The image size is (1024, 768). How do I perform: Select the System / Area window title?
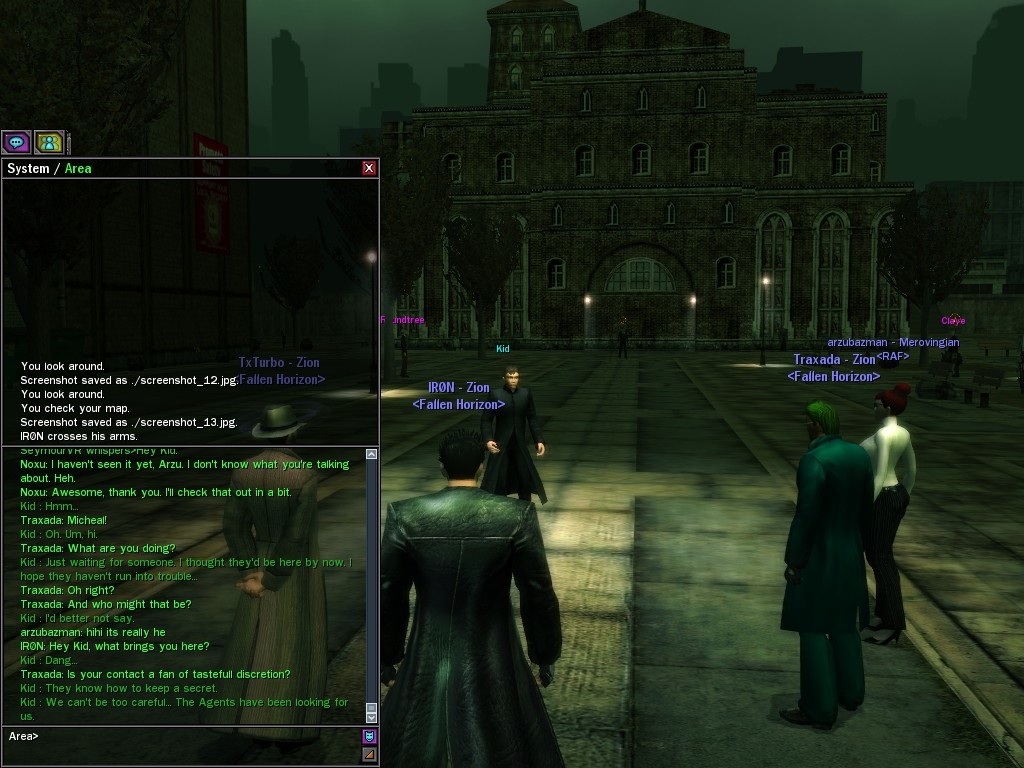49,168
